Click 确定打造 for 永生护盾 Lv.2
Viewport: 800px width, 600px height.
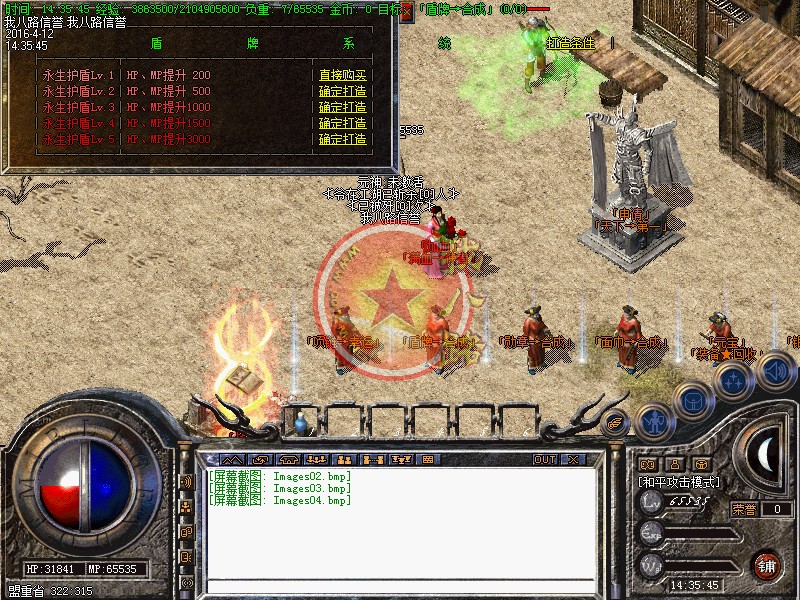343,91
